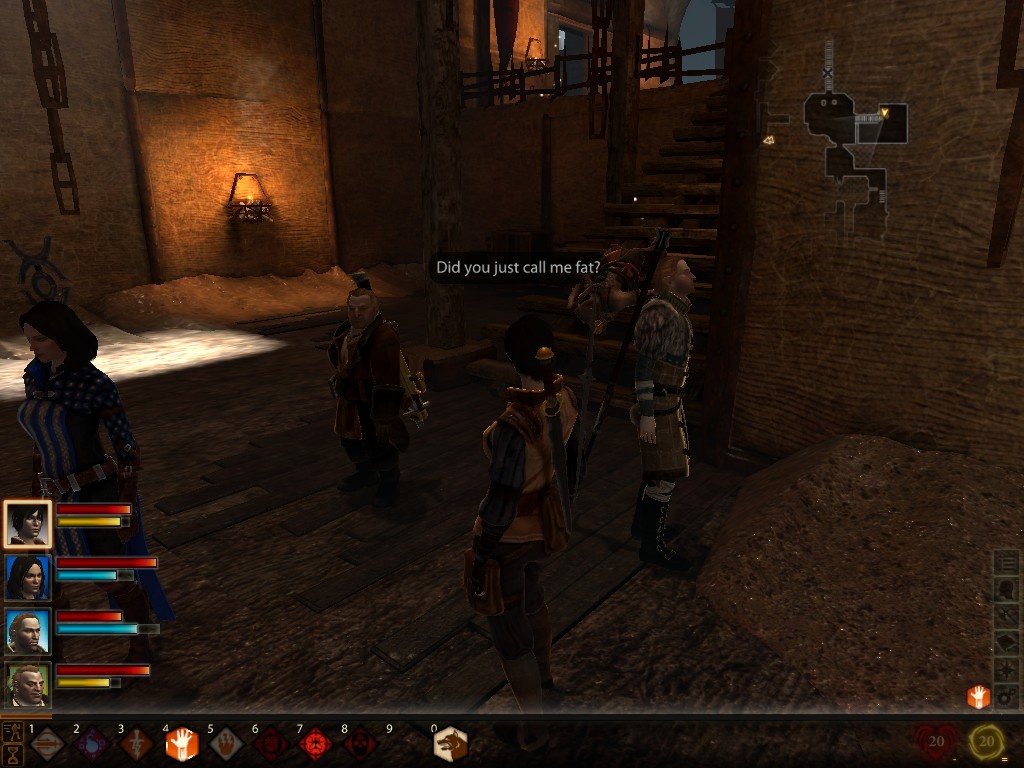Trigger the bright red cross ability in slot 7
Screen dimensions: 1024x768
click(x=315, y=744)
